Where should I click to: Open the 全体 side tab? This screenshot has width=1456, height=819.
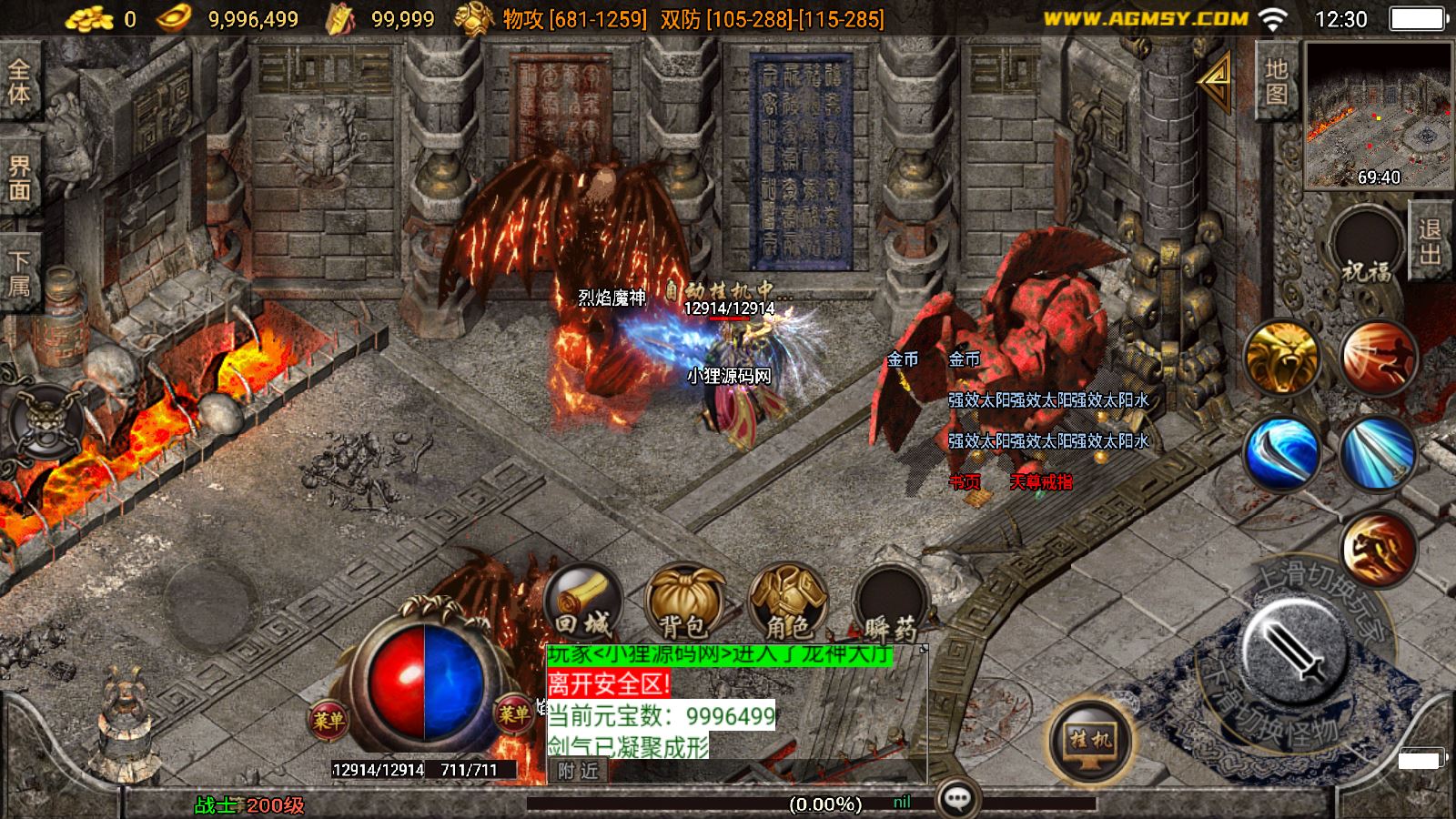pyautogui.click(x=19, y=82)
